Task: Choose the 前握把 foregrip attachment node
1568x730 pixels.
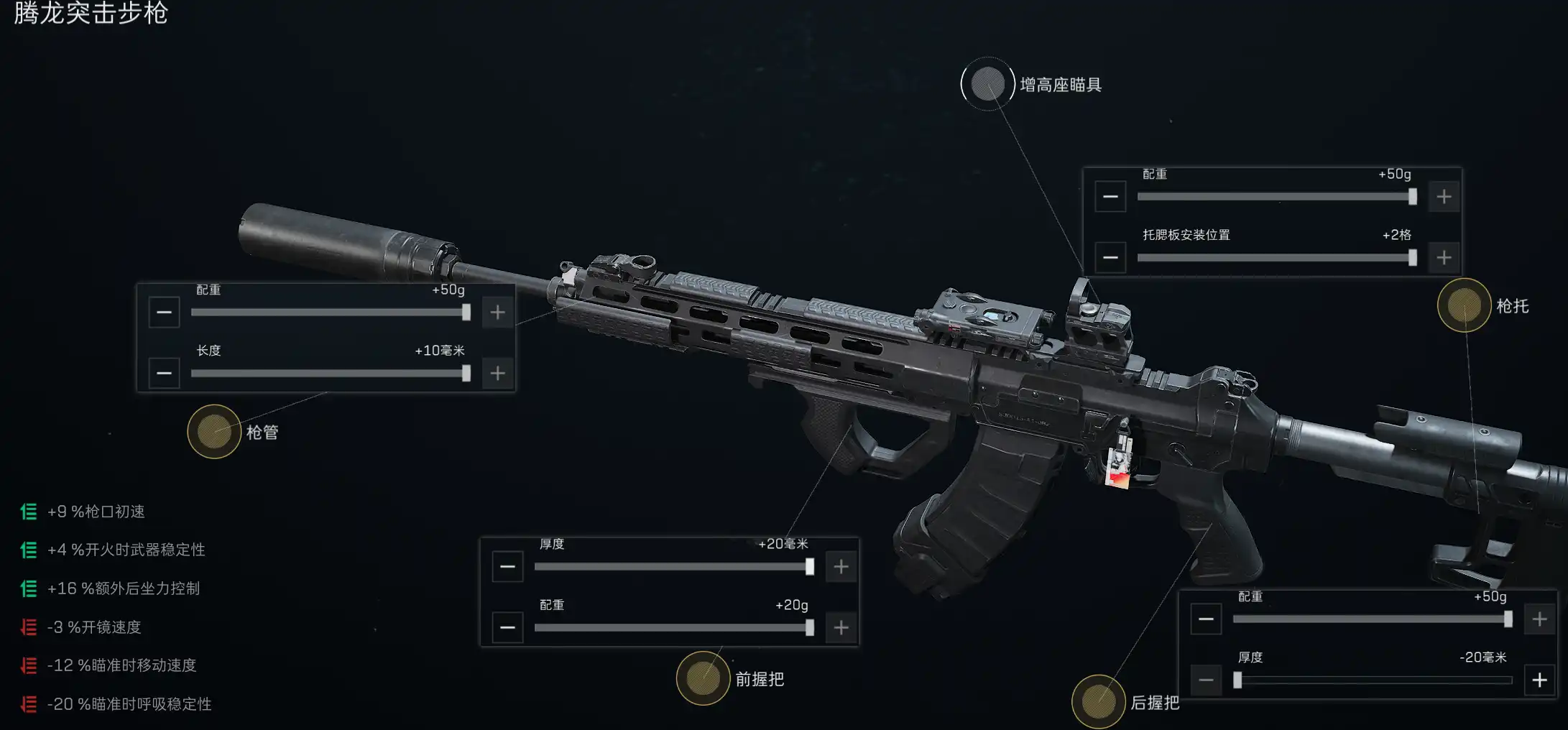Action: pyautogui.click(x=703, y=678)
